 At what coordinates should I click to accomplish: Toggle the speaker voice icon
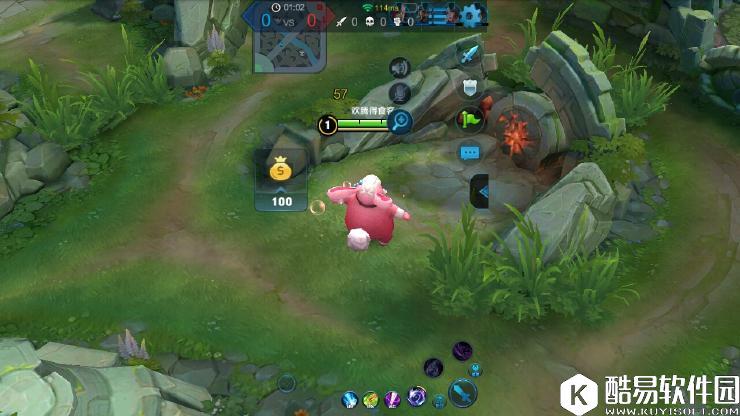click(400, 67)
